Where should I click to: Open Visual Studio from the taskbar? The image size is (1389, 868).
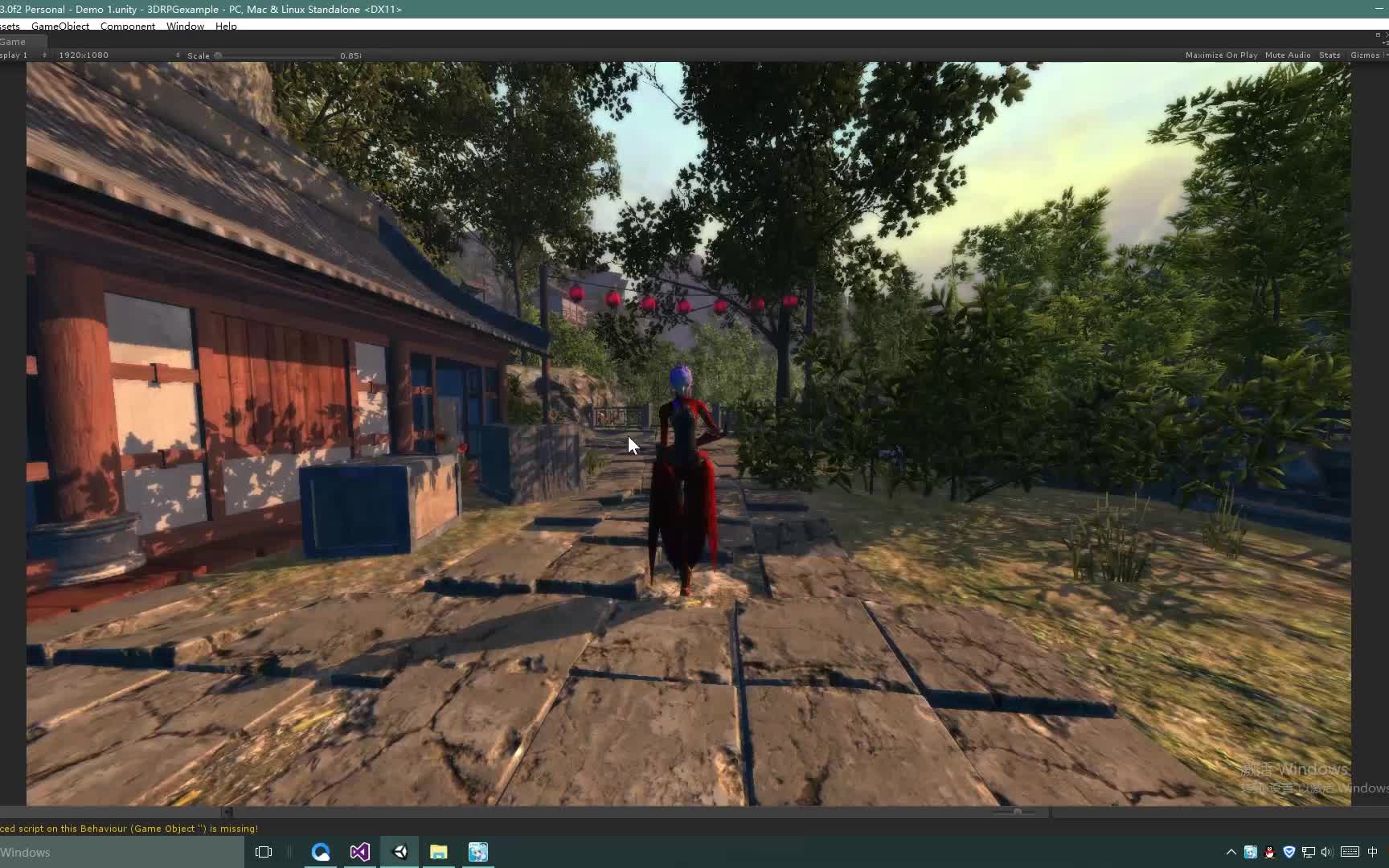[x=359, y=852]
